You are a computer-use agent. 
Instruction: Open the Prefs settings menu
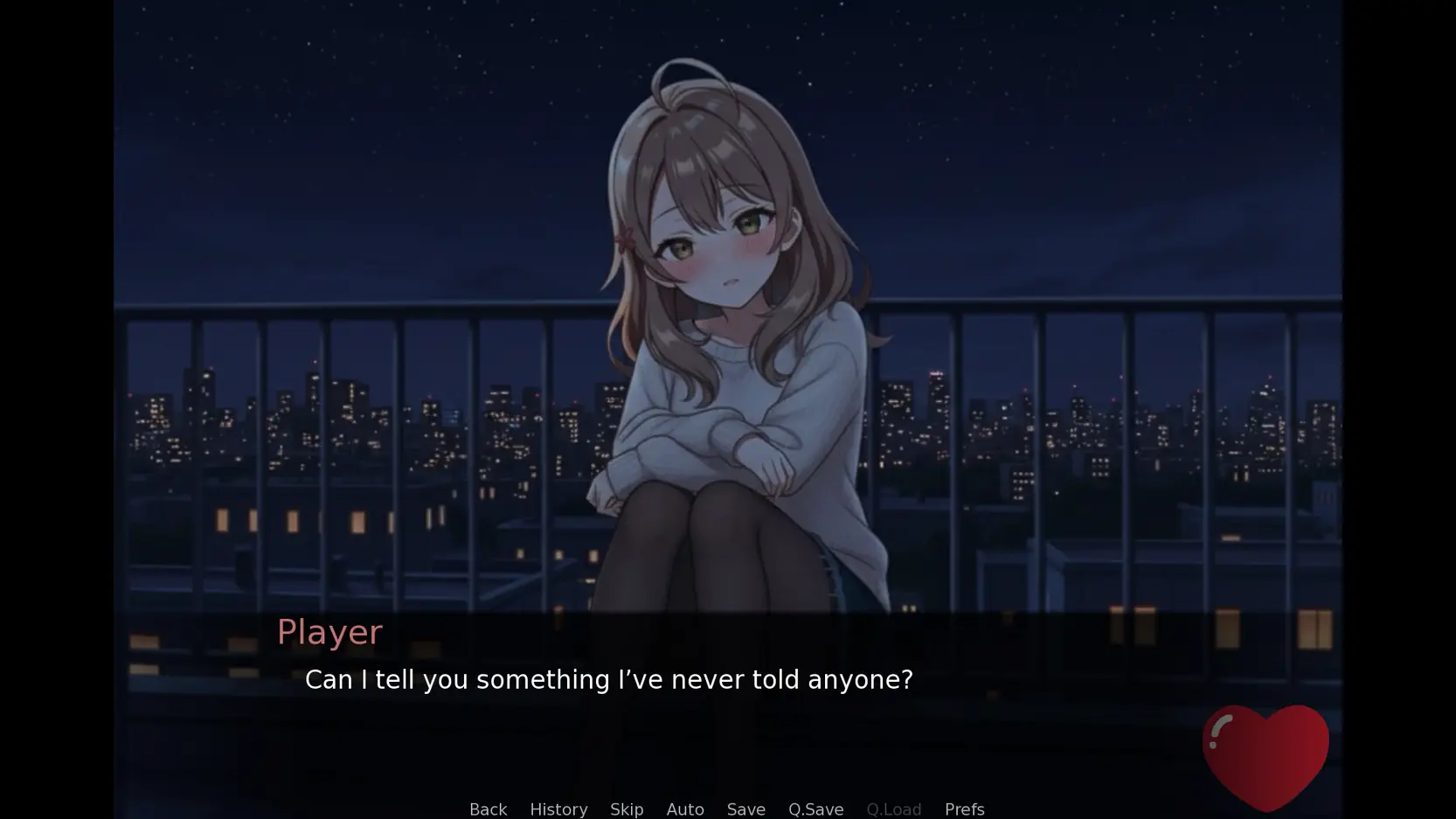pyautogui.click(x=964, y=809)
